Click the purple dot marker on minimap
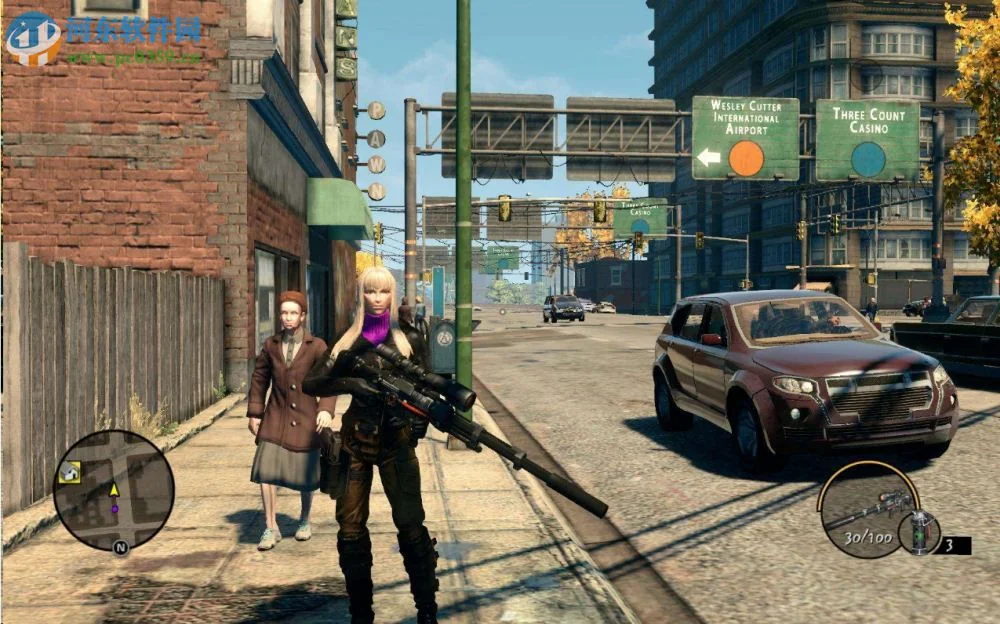The image size is (1000, 624). [114, 508]
